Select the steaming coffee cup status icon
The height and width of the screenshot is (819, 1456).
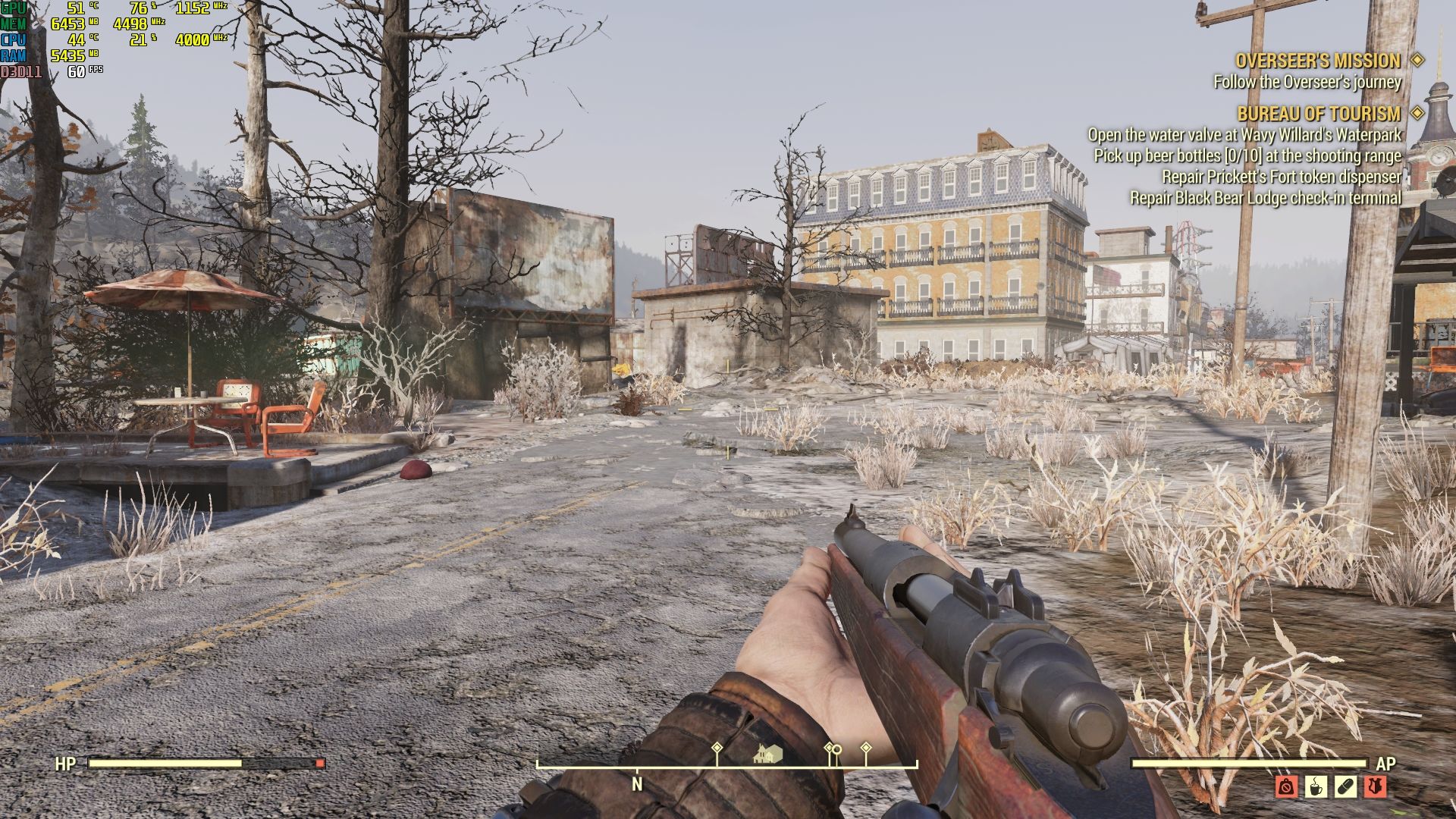tap(1316, 786)
